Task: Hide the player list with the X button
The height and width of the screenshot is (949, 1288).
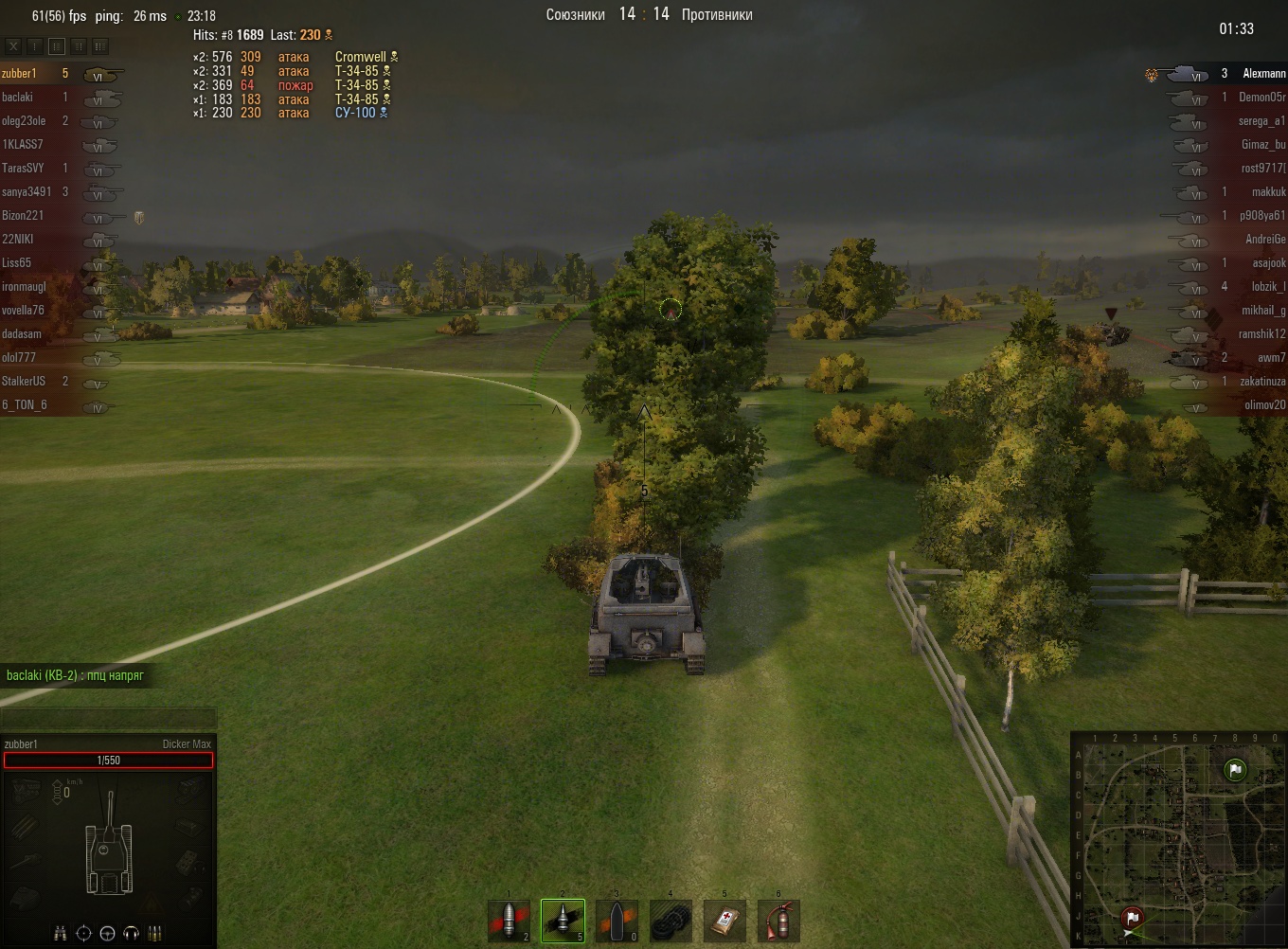Action: (x=13, y=45)
